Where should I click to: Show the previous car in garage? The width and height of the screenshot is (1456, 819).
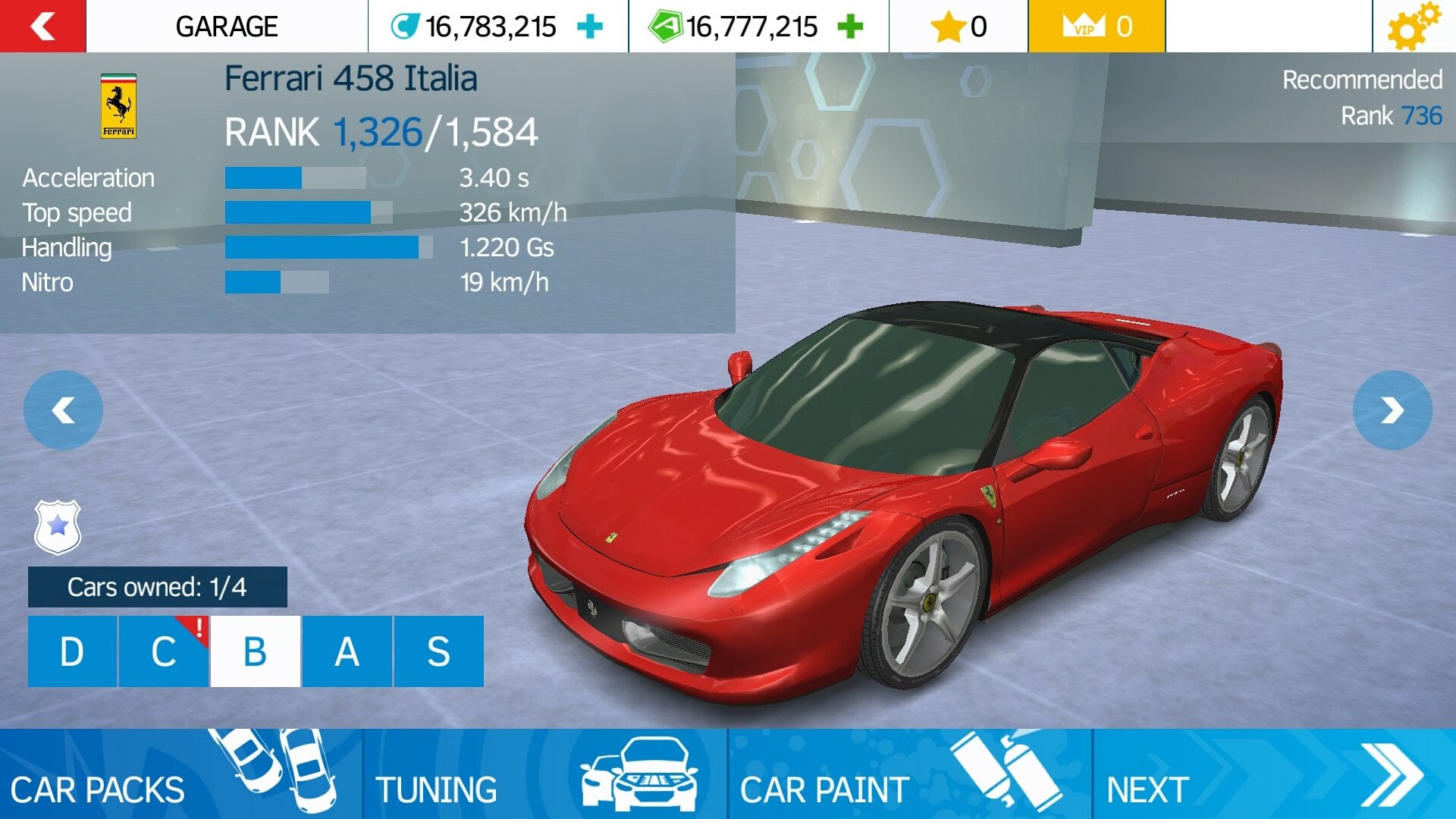pos(63,410)
